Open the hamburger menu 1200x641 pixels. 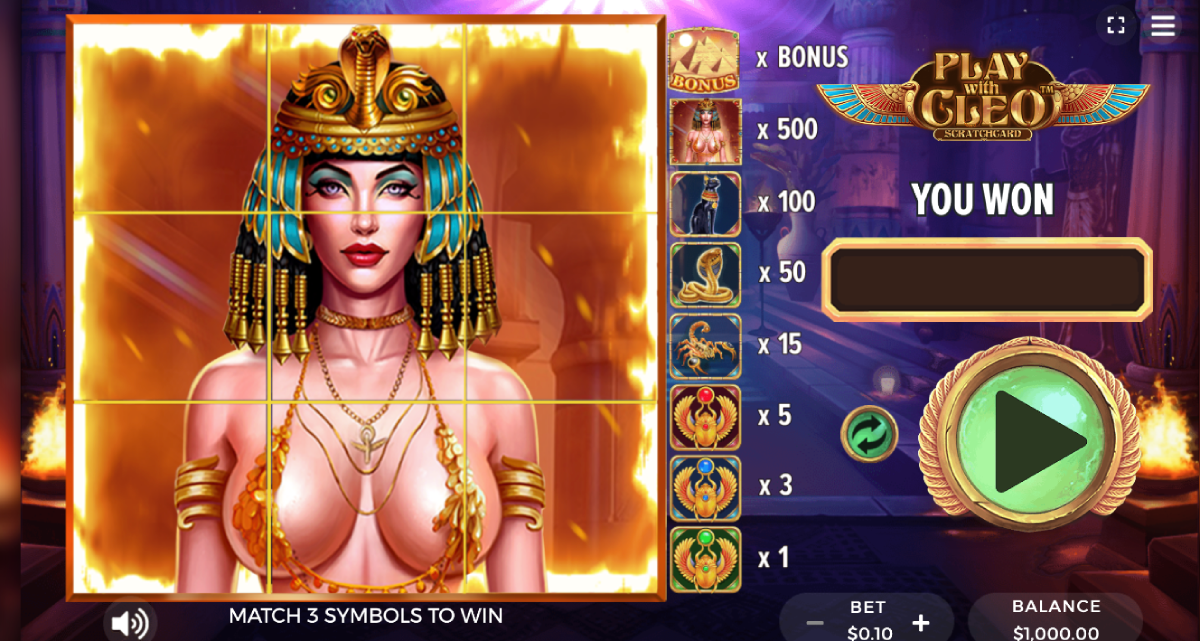click(1162, 25)
